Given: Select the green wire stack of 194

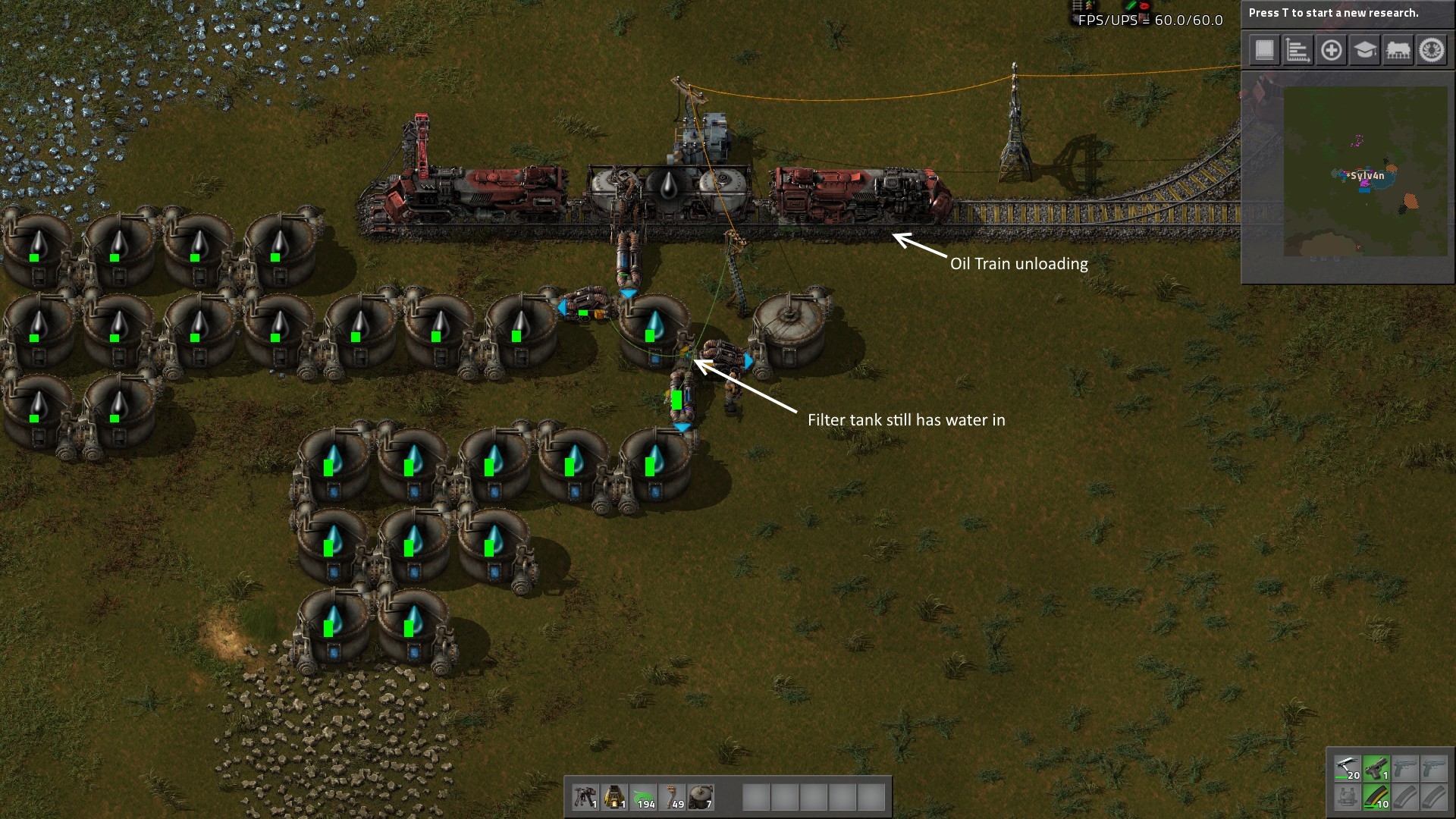Looking at the screenshot, I should (x=643, y=798).
